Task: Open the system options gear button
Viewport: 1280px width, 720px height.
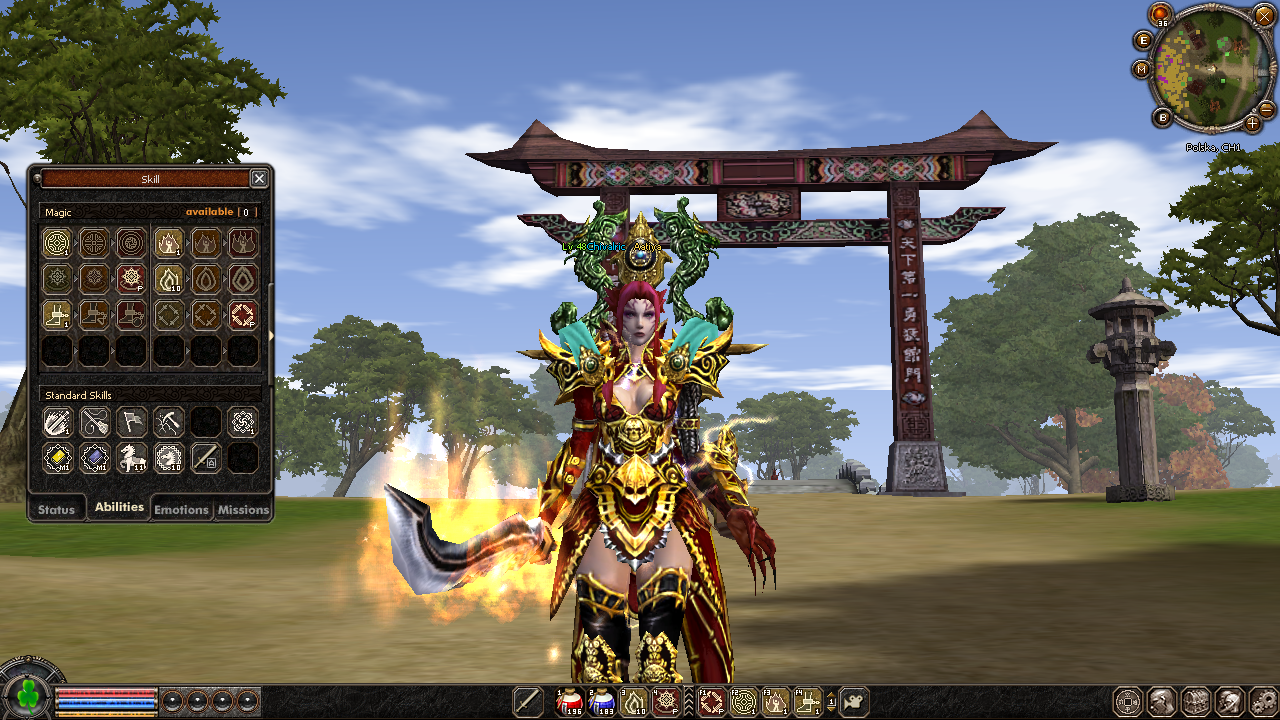Action: 1264,702
